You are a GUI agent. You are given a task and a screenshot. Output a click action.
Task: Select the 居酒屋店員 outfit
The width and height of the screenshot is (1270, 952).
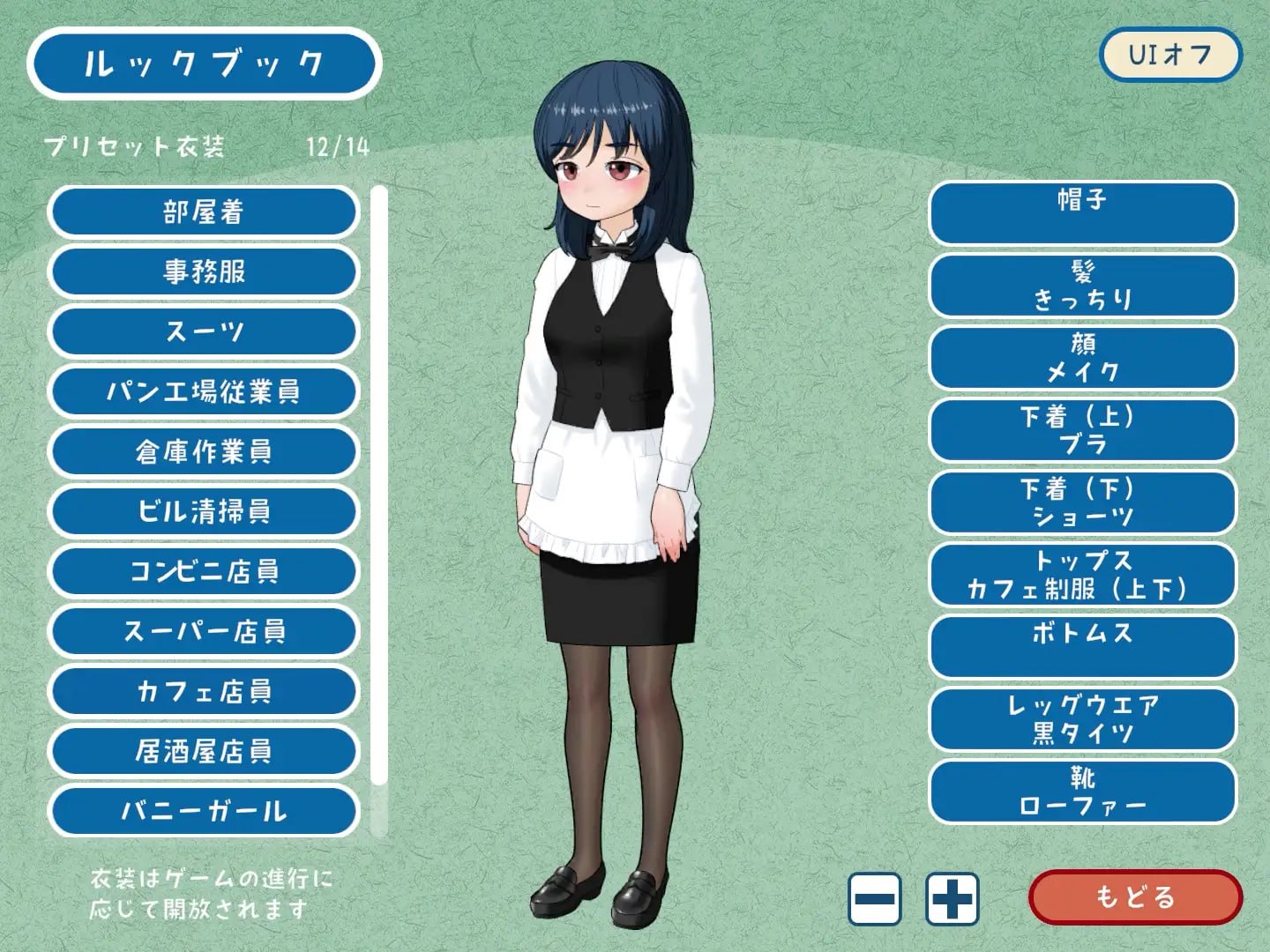203,752
